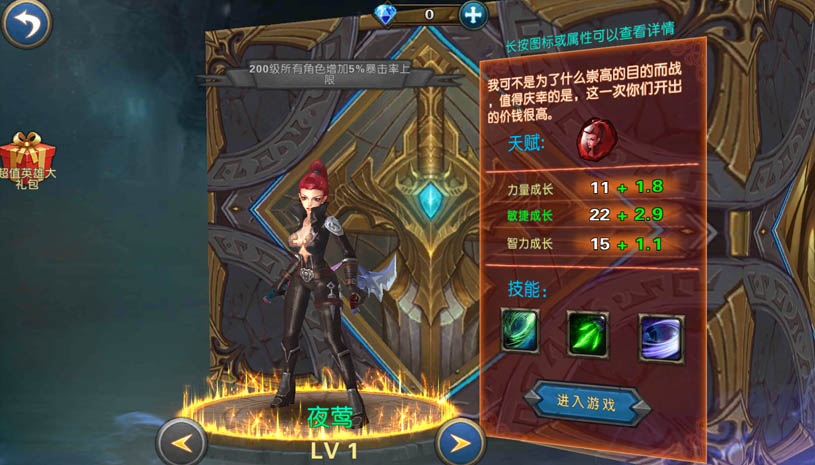This screenshot has height=465, width=815.
Task: Click the back arrow button
Action: pyautogui.click(x=27, y=23)
